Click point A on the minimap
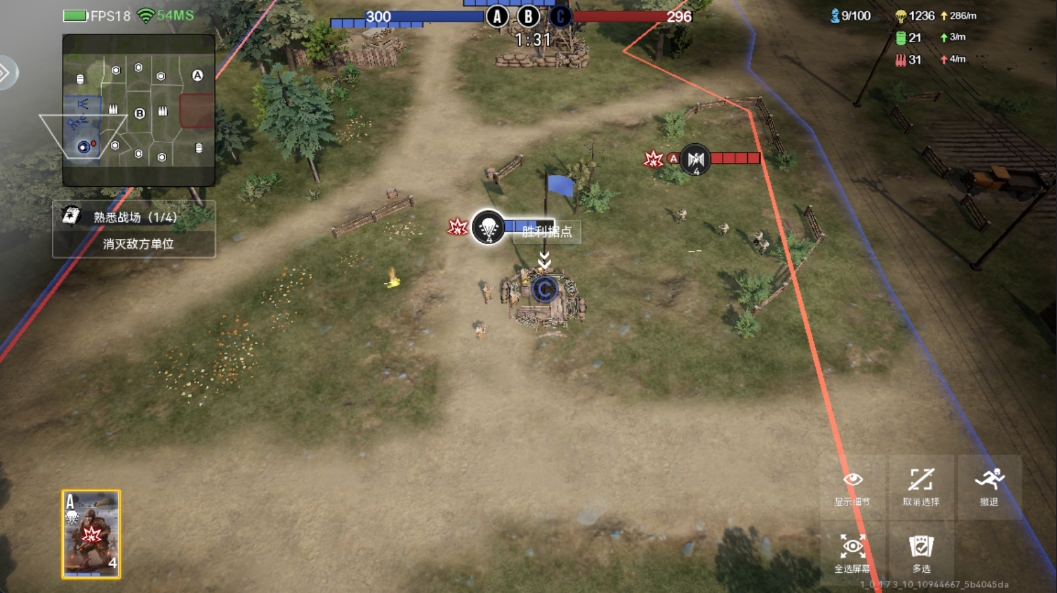This screenshot has width=1057, height=593. click(x=197, y=76)
